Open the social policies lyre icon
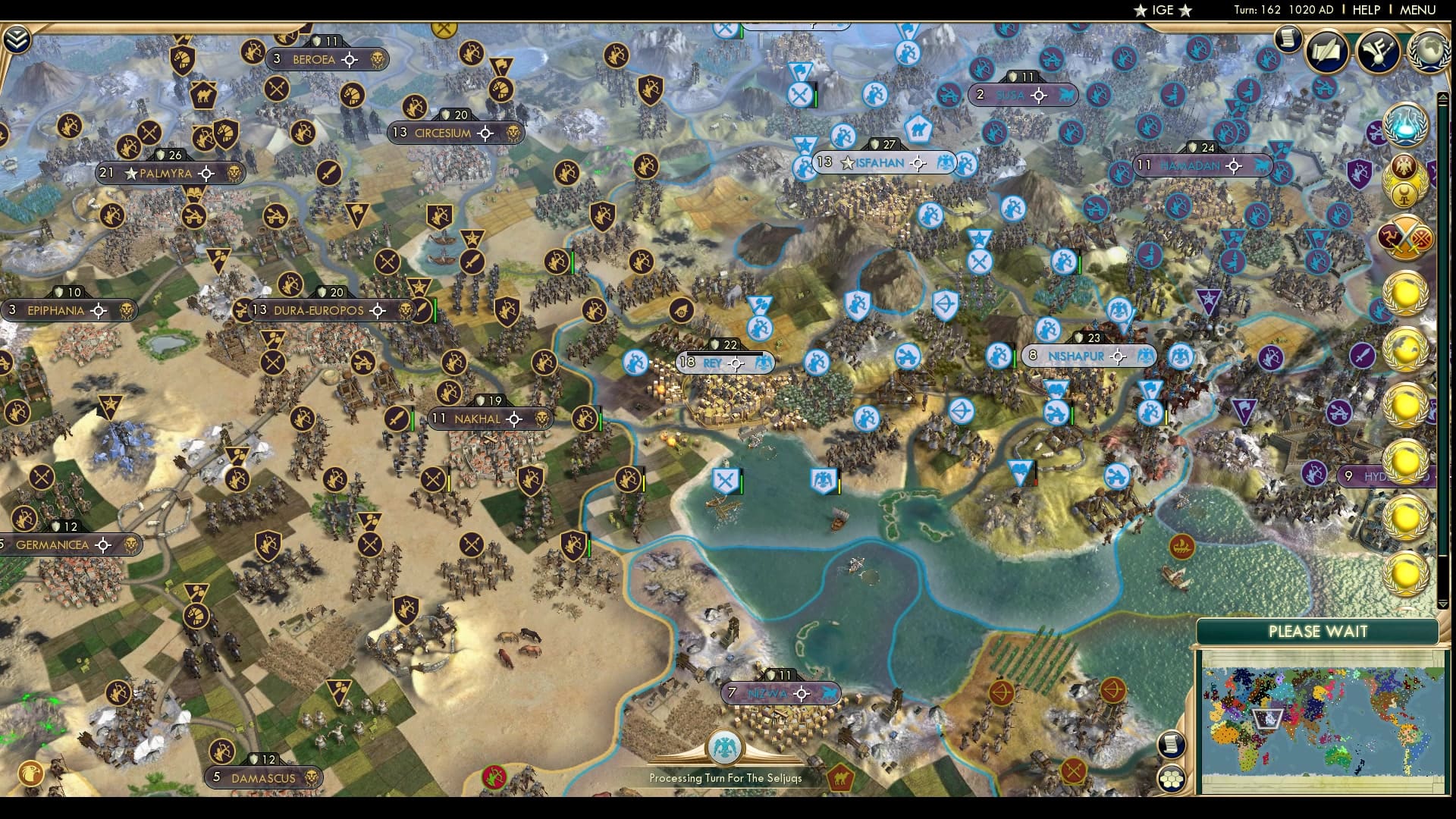This screenshot has width=1456, height=819. 1378,52
